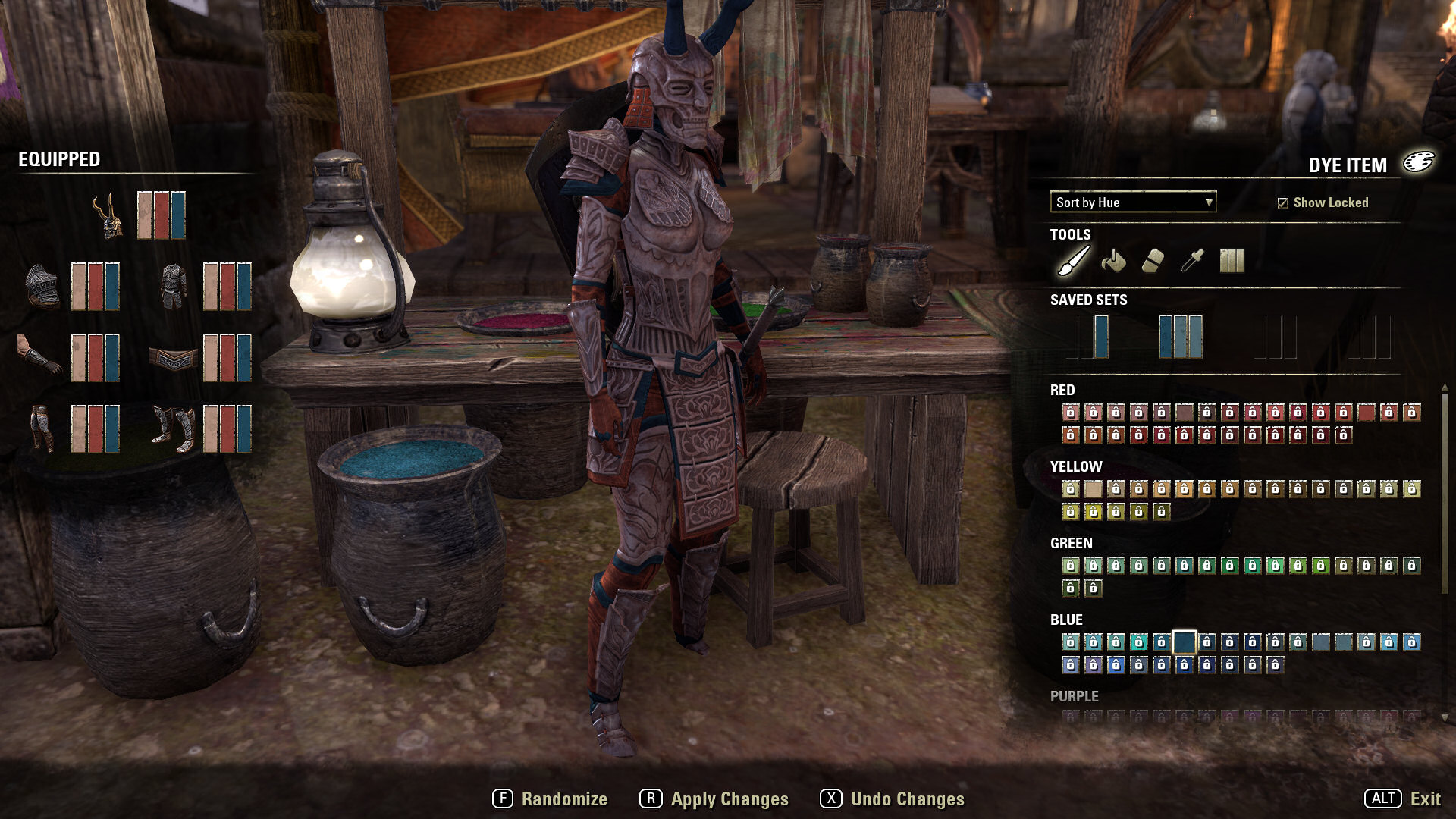Select the equipped belt slot

(x=174, y=357)
